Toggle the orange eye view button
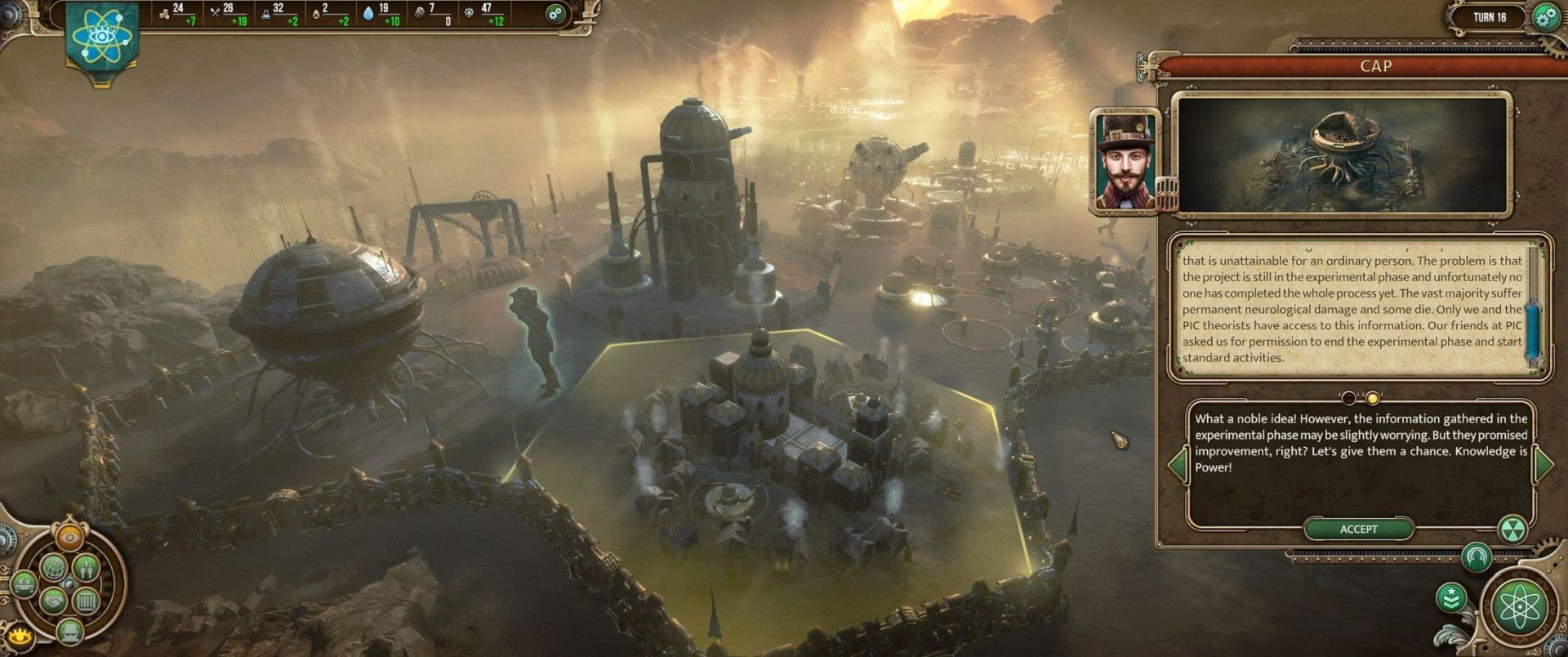1568x657 pixels. 69,537
